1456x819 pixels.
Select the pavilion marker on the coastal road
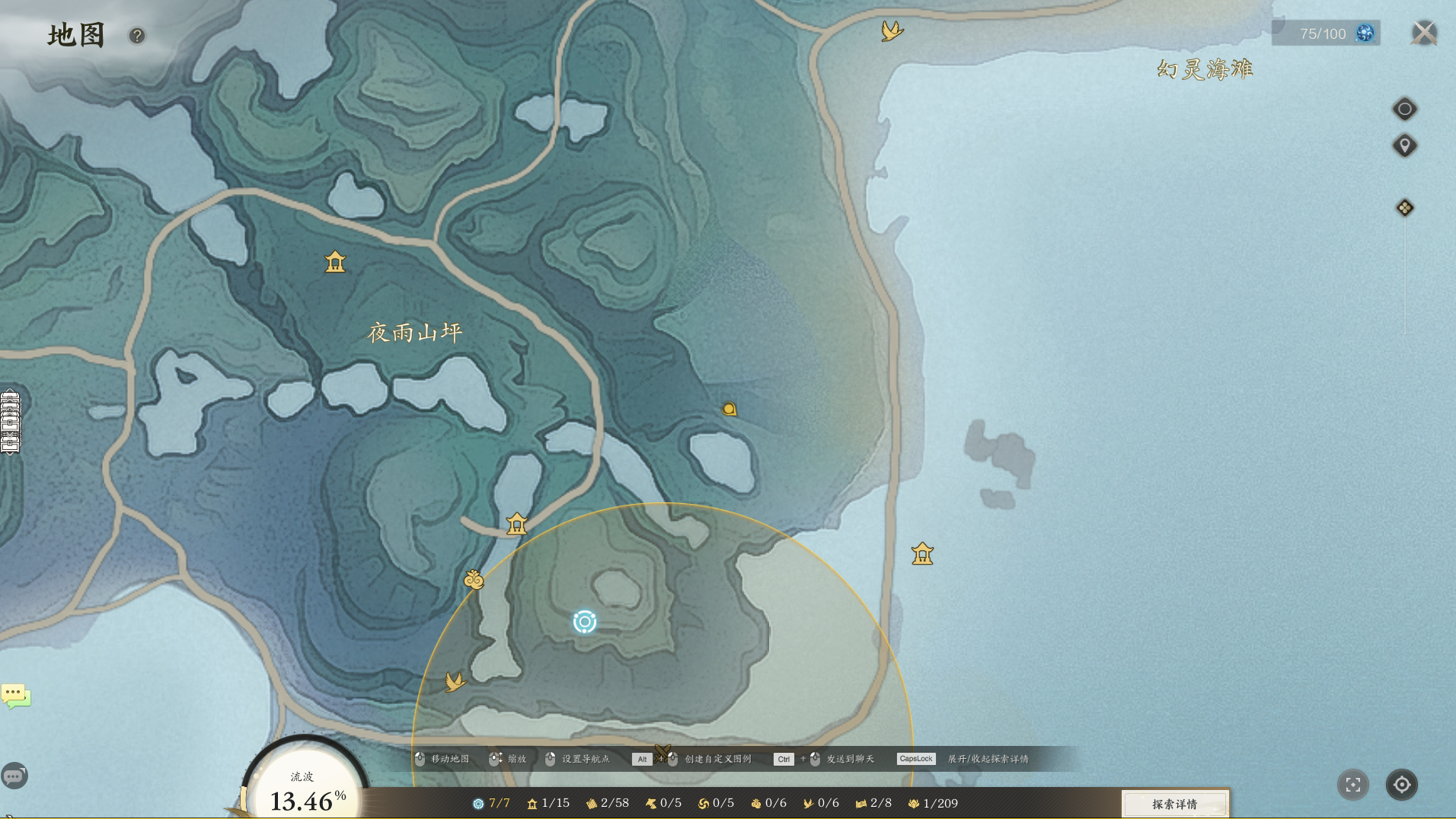(x=922, y=553)
